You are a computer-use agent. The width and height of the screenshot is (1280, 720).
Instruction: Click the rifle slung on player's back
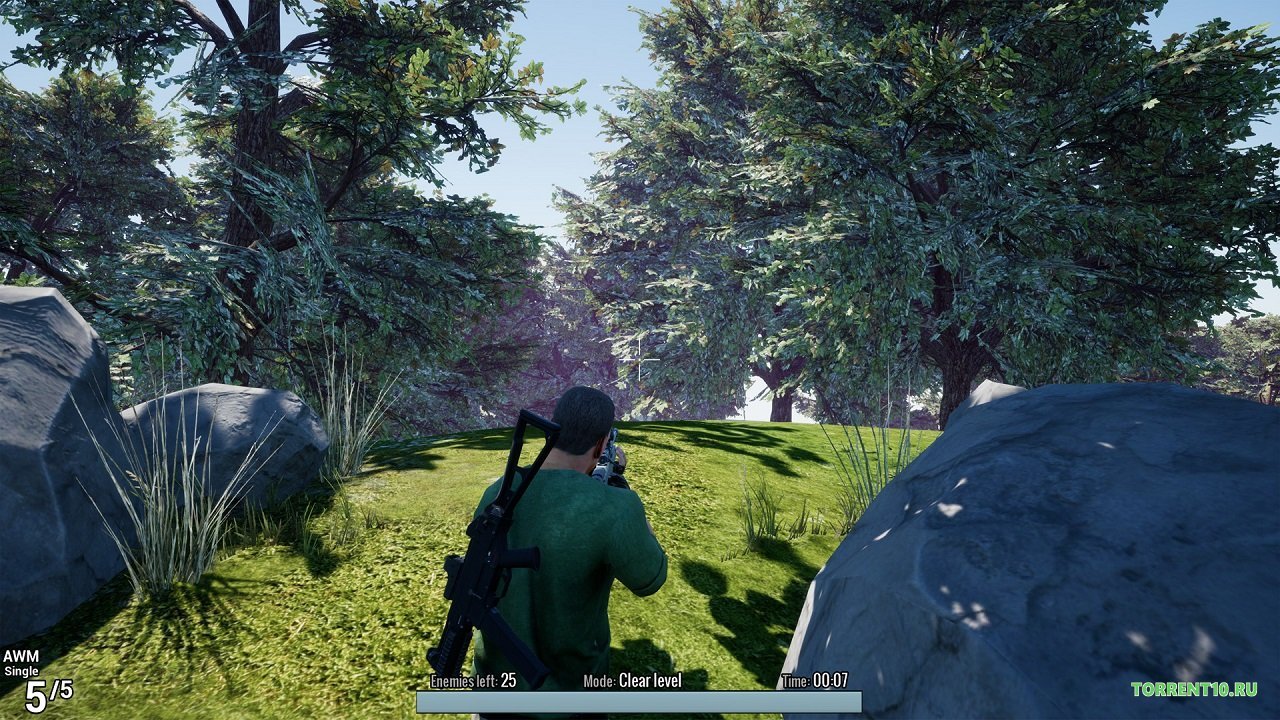tap(480, 560)
